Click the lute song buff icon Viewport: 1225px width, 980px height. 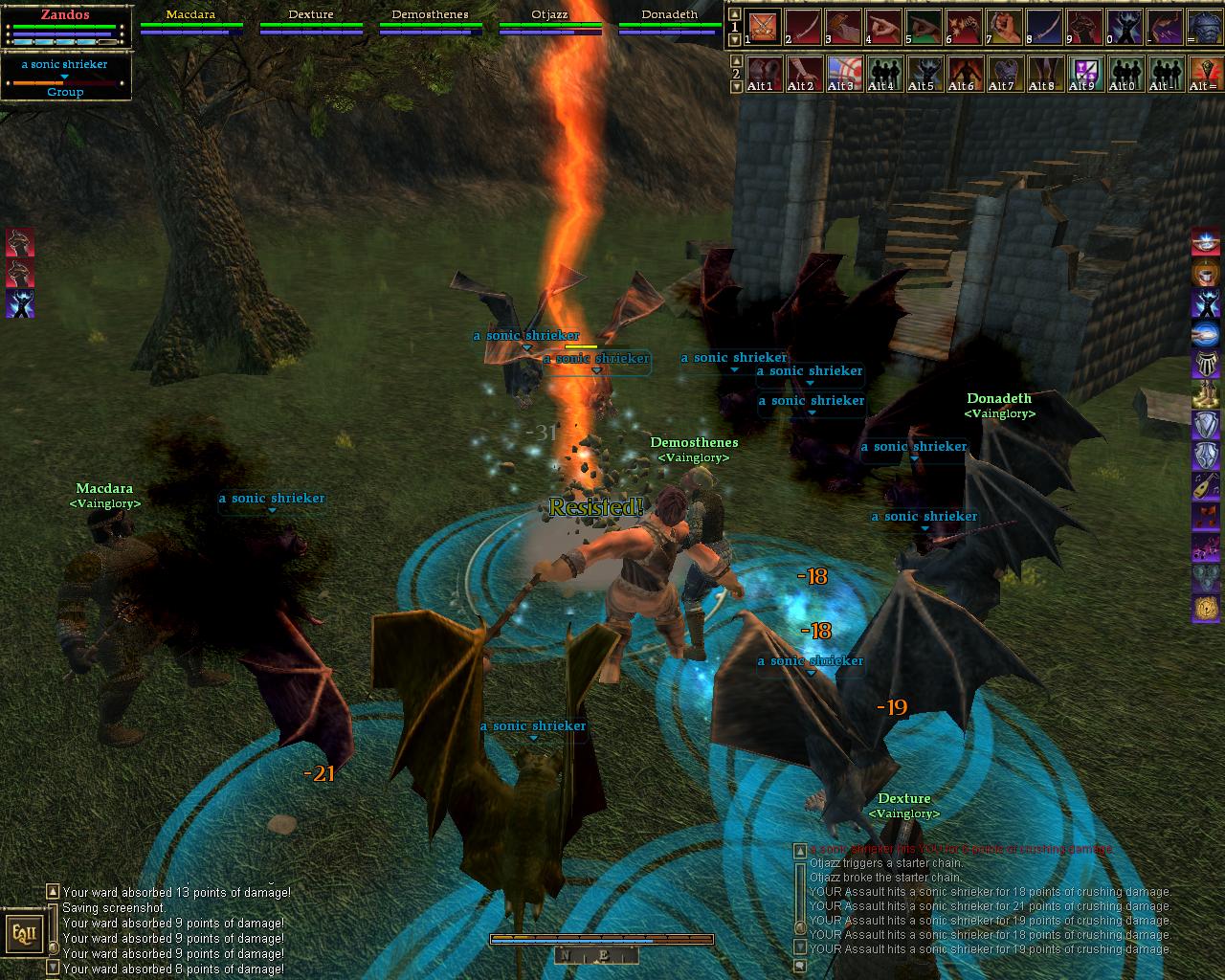(1205, 486)
